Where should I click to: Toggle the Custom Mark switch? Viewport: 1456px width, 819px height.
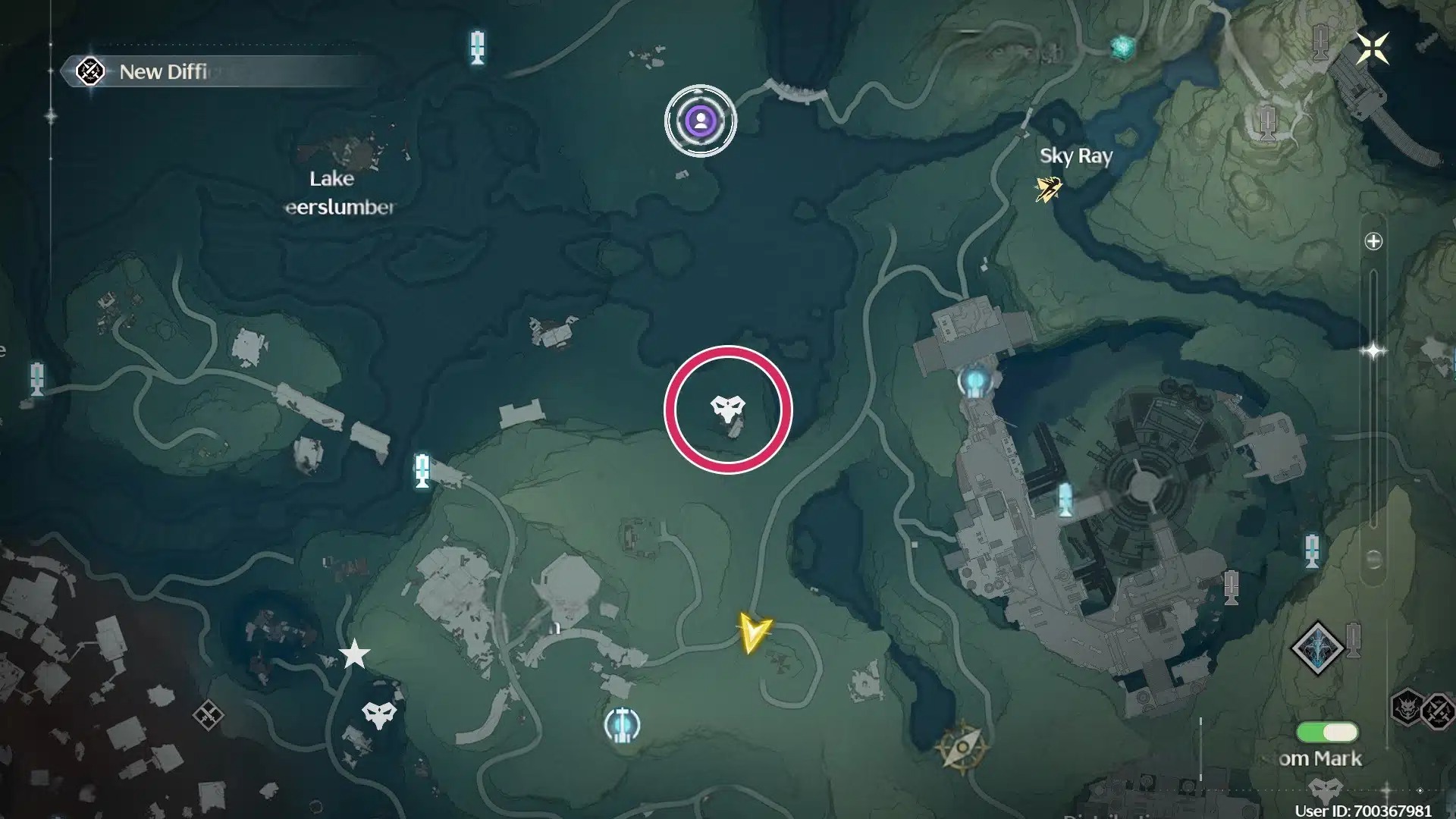pyautogui.click(x=1327, y=733)
